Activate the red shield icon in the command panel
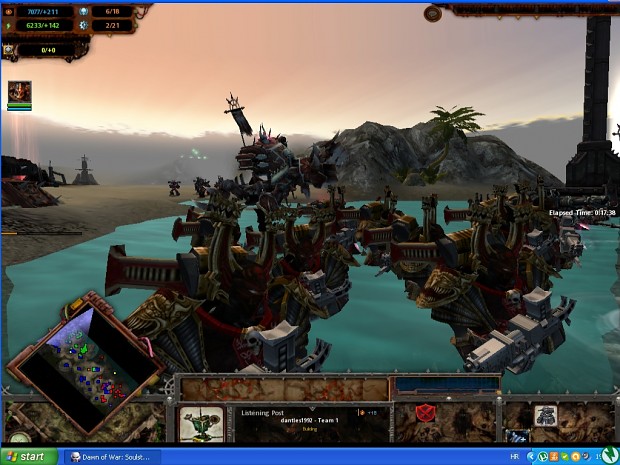620x465 pixels. pos(423,412)
